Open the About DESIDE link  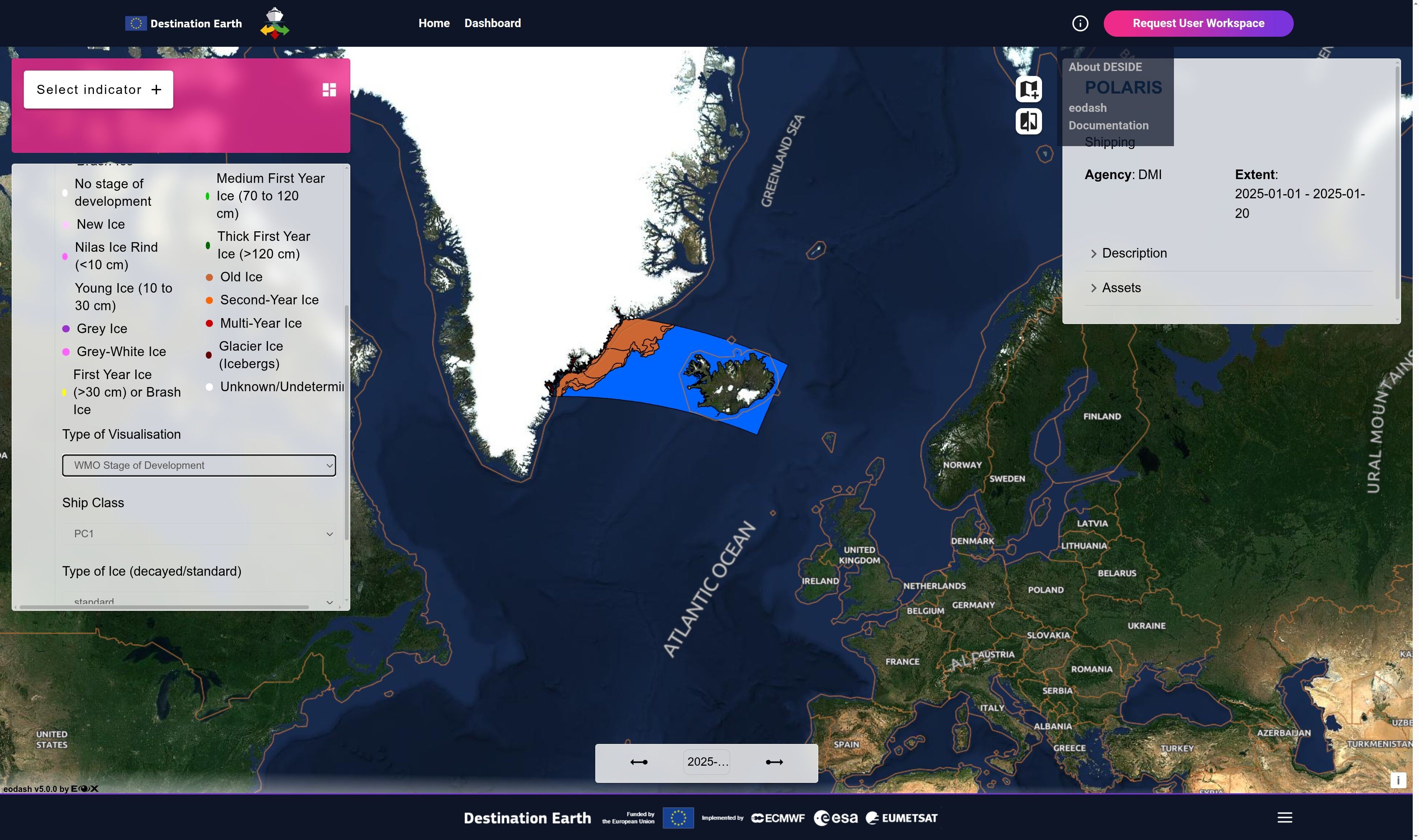[x=1104, y=67]
